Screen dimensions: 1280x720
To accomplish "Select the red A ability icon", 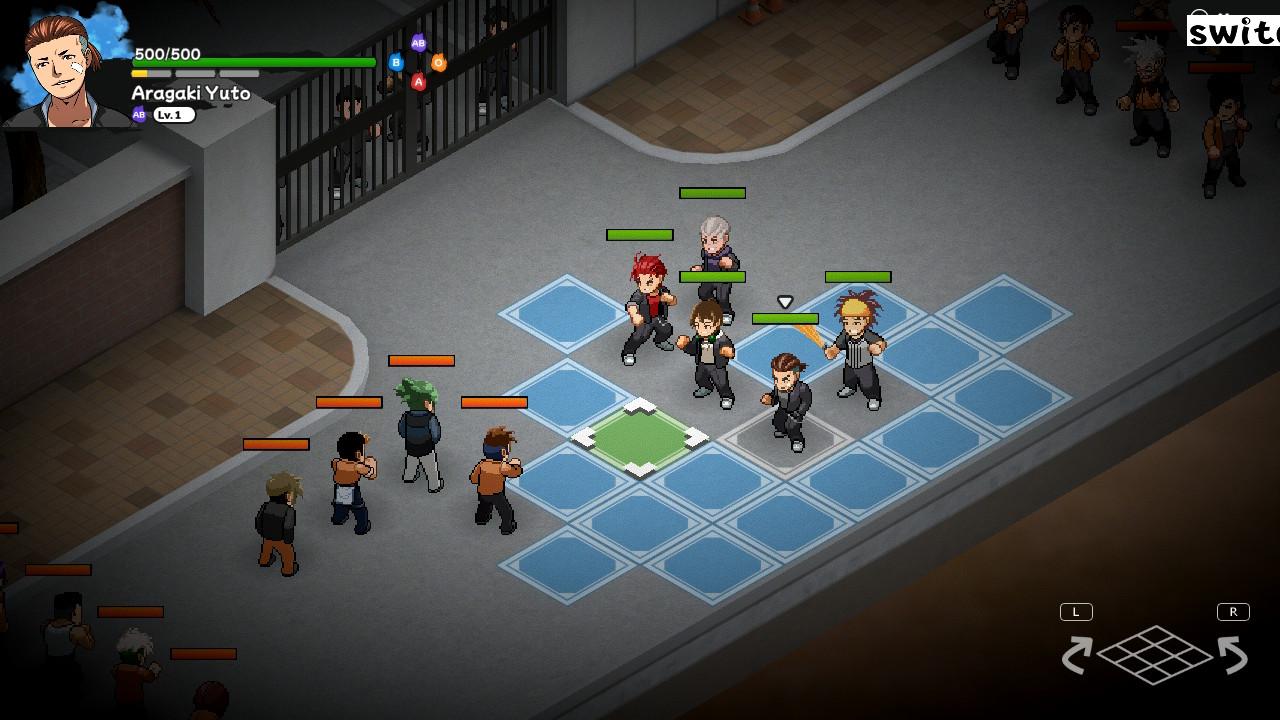I will click(x=419, y=81).
